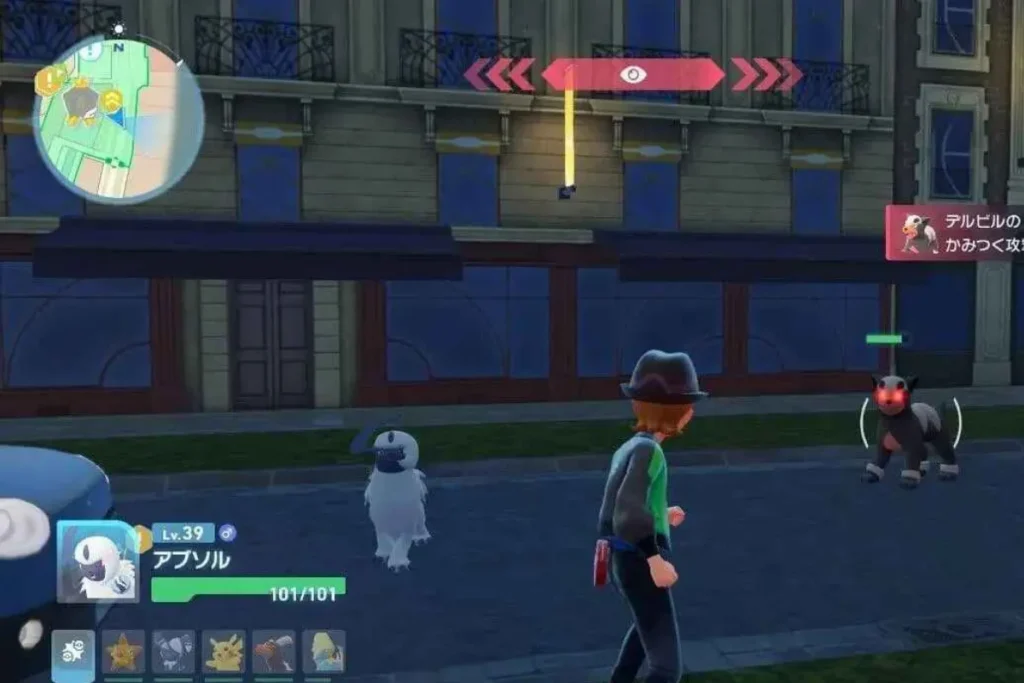
Task: Switch to the orange star Pokémon slot
Action: coord(124,652)
